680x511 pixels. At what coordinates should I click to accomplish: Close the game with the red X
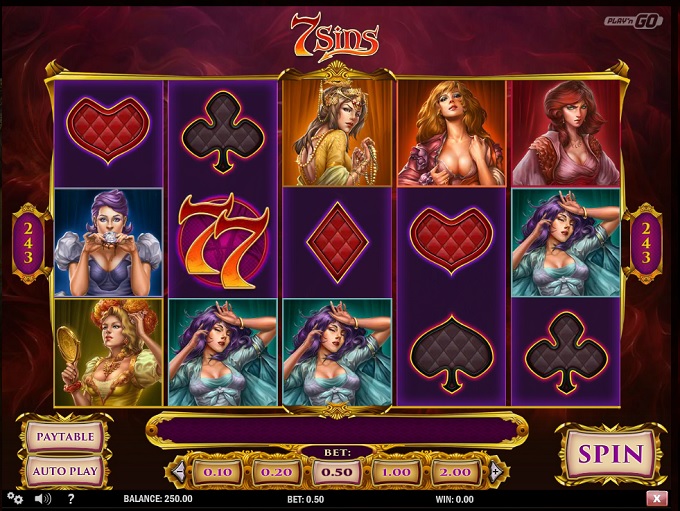657,498
